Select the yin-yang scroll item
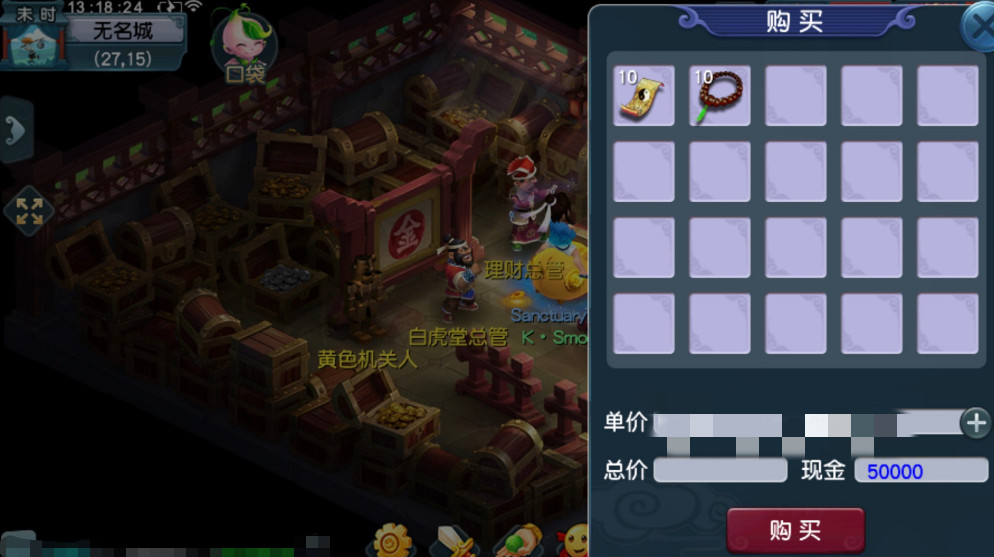The width and height of the screenshot is (994, 557). pyautogui.click(x=644, y=96)
